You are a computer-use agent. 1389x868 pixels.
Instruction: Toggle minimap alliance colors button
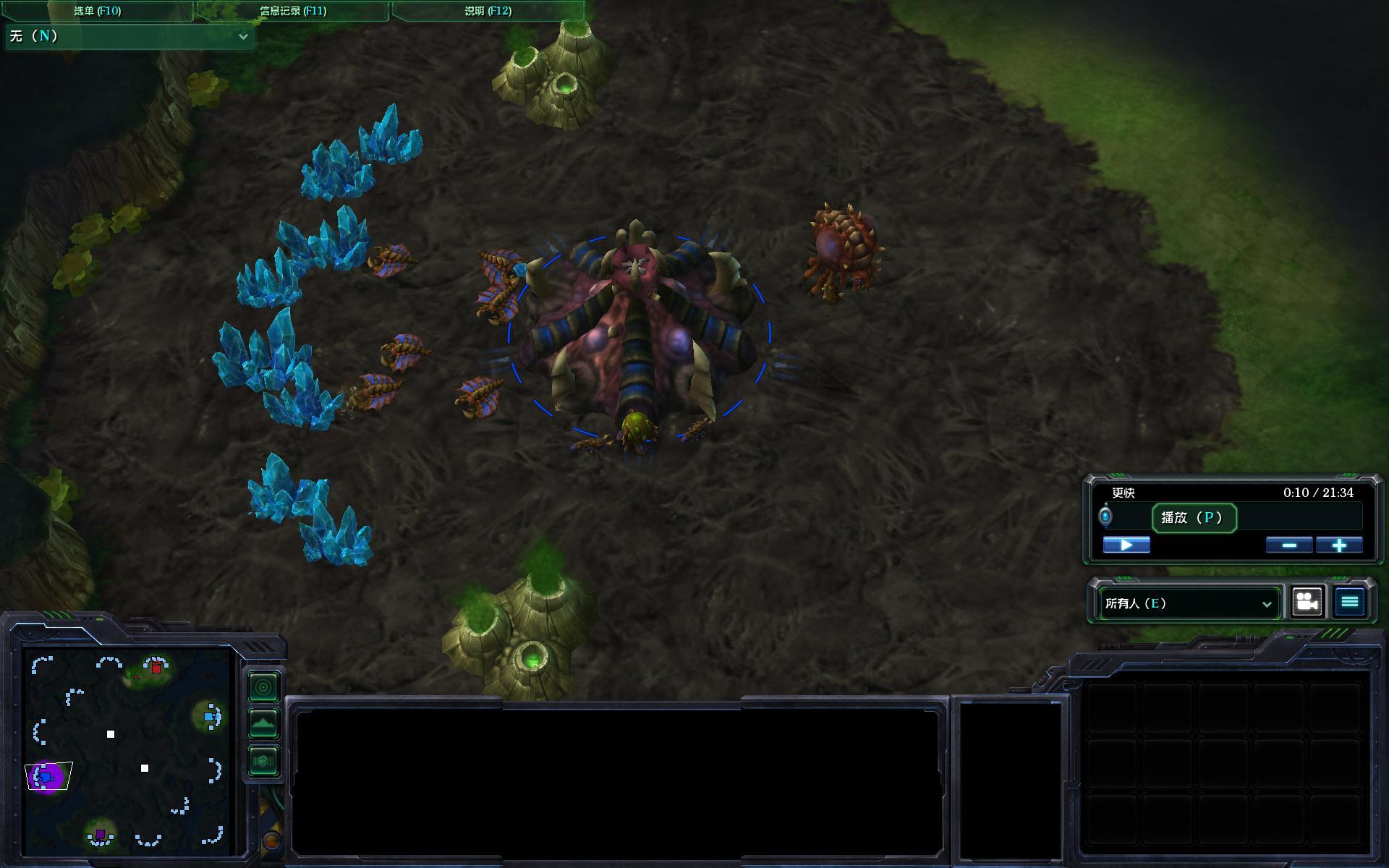tap(263, 761)
